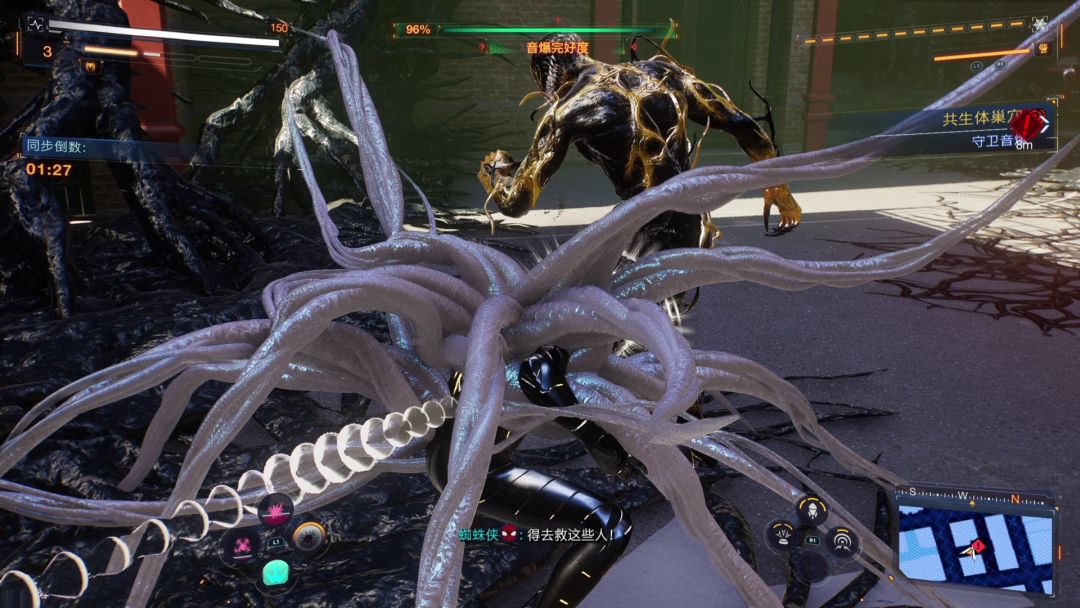This screenshot has width=1080, height=608.
Task: Select the rocket-shaped gadget icon
Action: 812,511
